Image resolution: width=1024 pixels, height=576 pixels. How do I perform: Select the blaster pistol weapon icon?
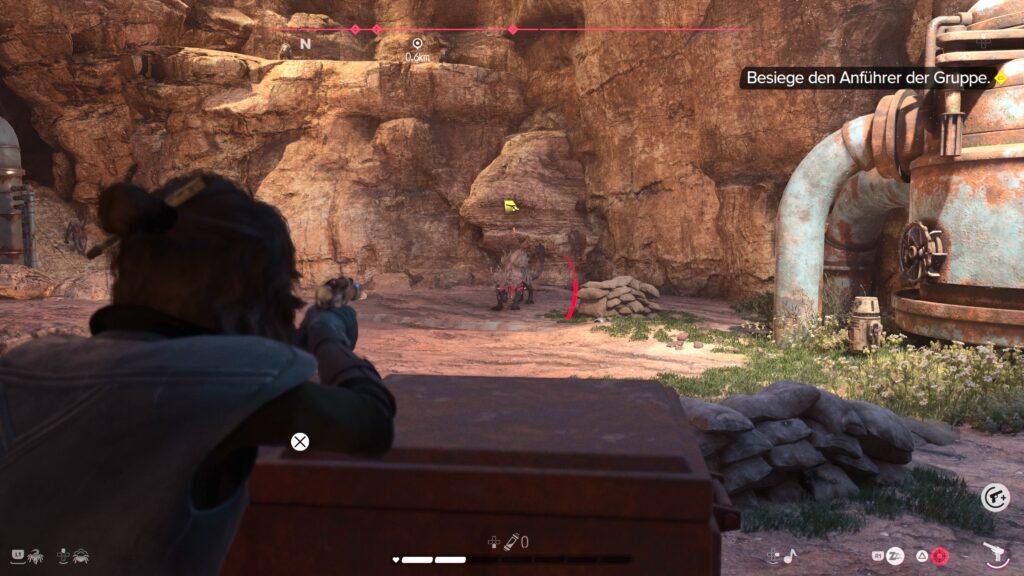click(x=994, y=553)
